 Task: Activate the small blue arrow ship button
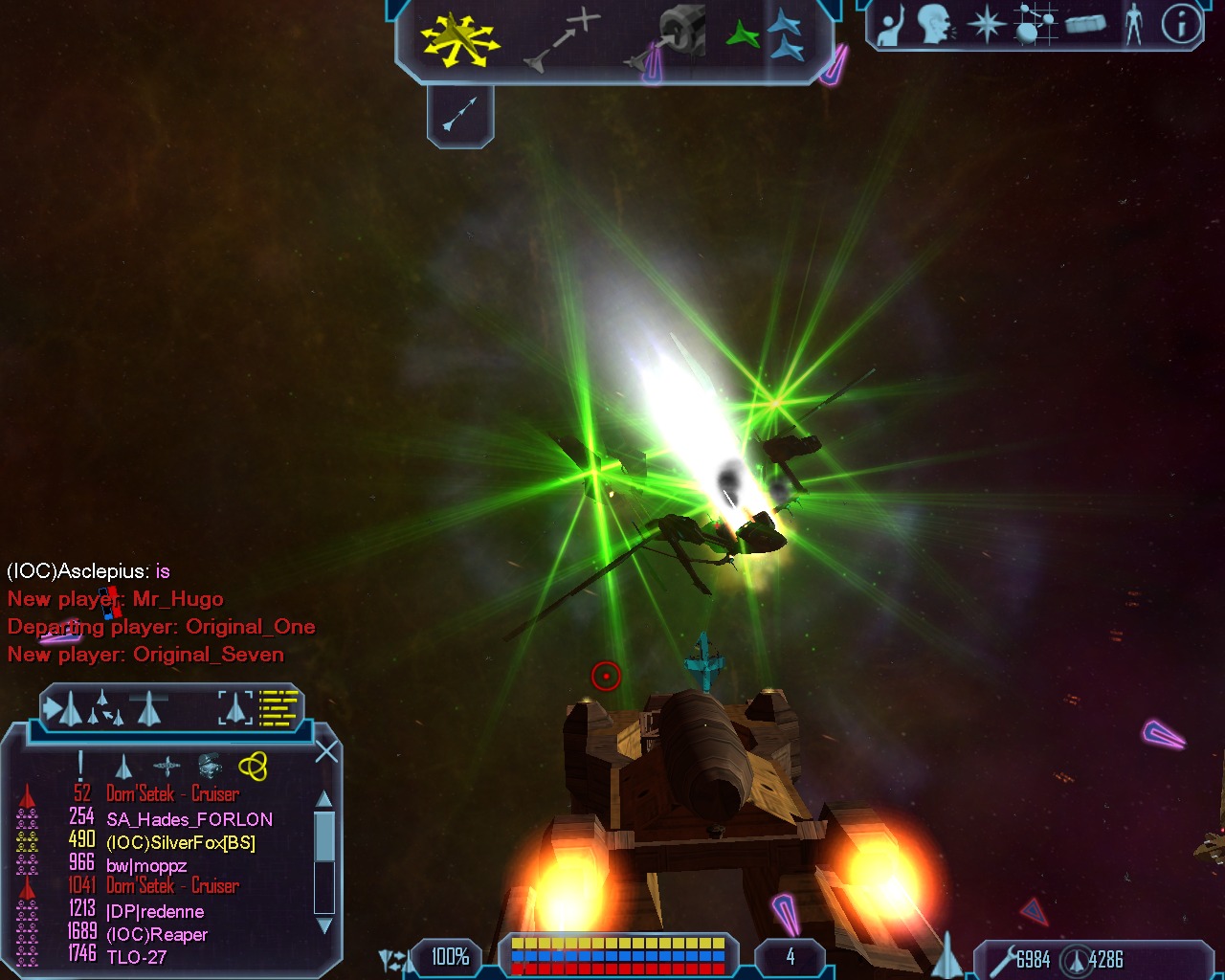(x=460, y=115)
